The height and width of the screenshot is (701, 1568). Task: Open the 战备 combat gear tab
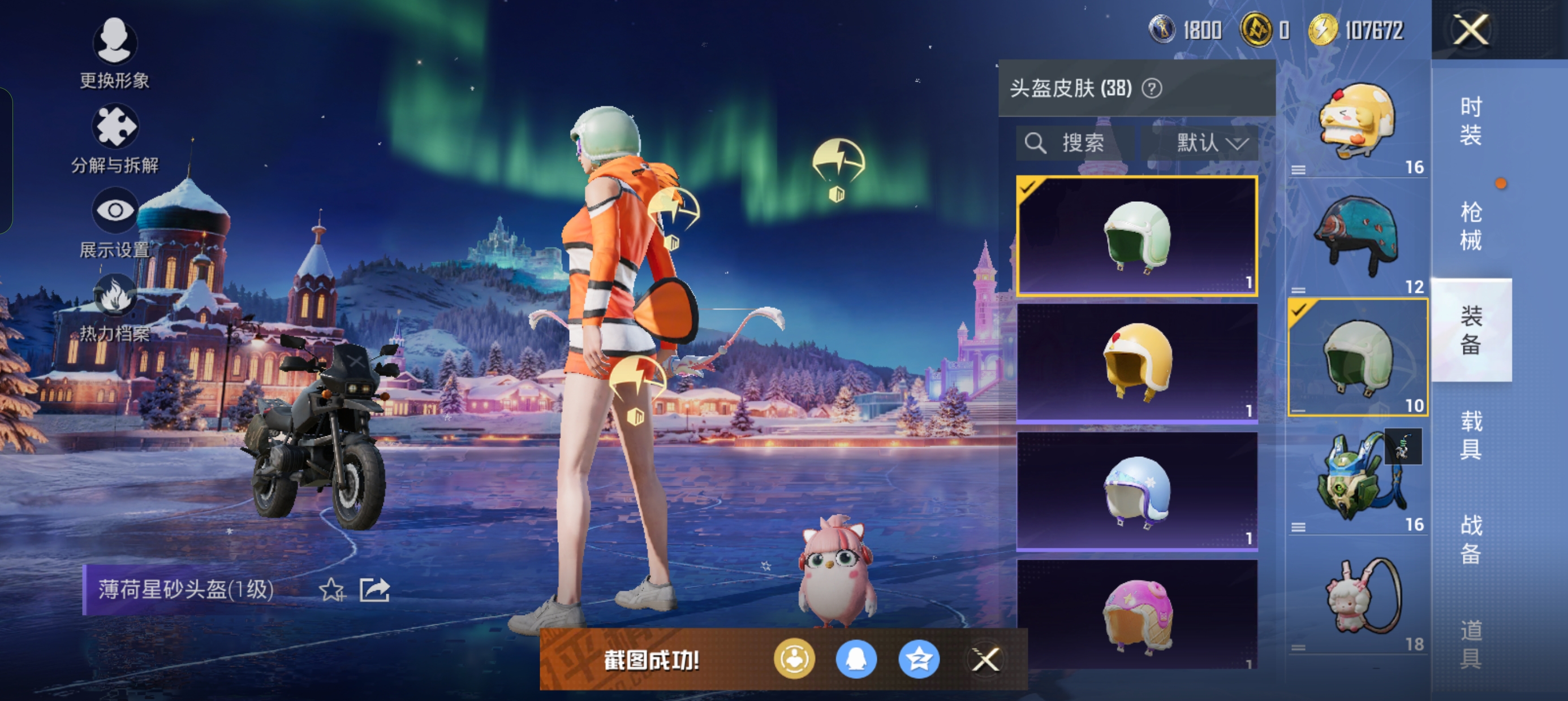(1471, 539)
